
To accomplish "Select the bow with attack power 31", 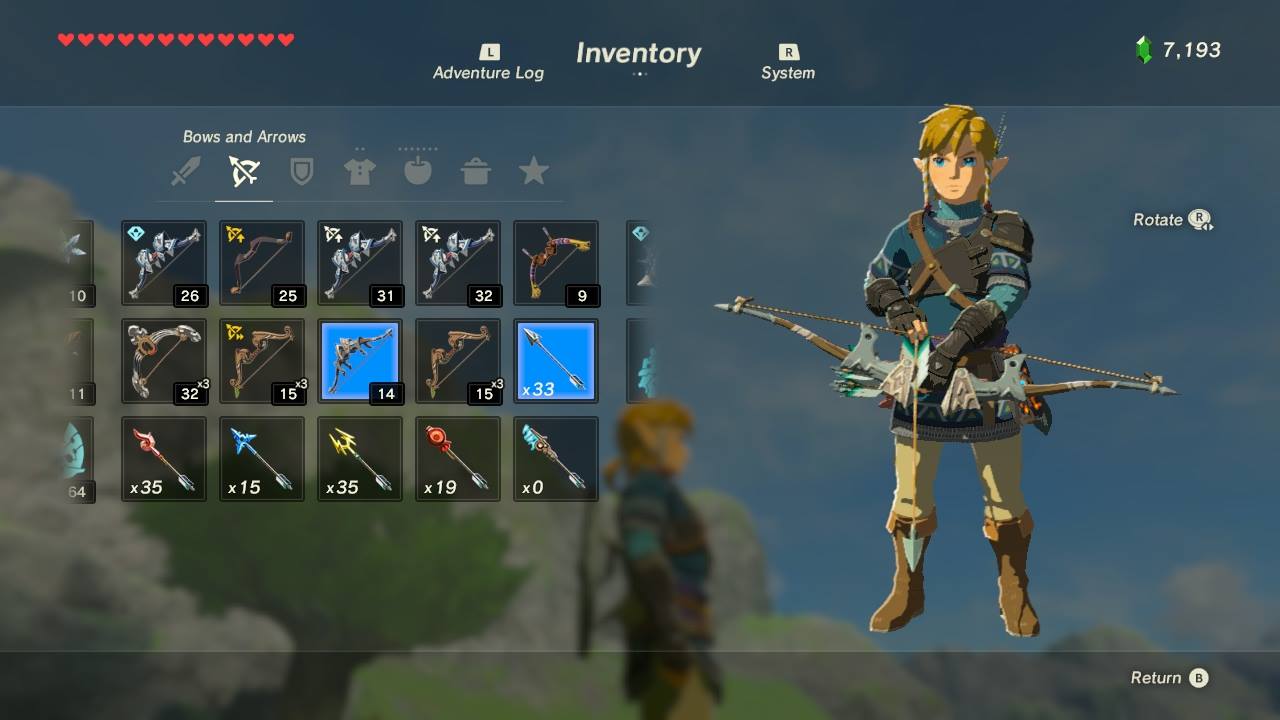I will click(360, 263).
